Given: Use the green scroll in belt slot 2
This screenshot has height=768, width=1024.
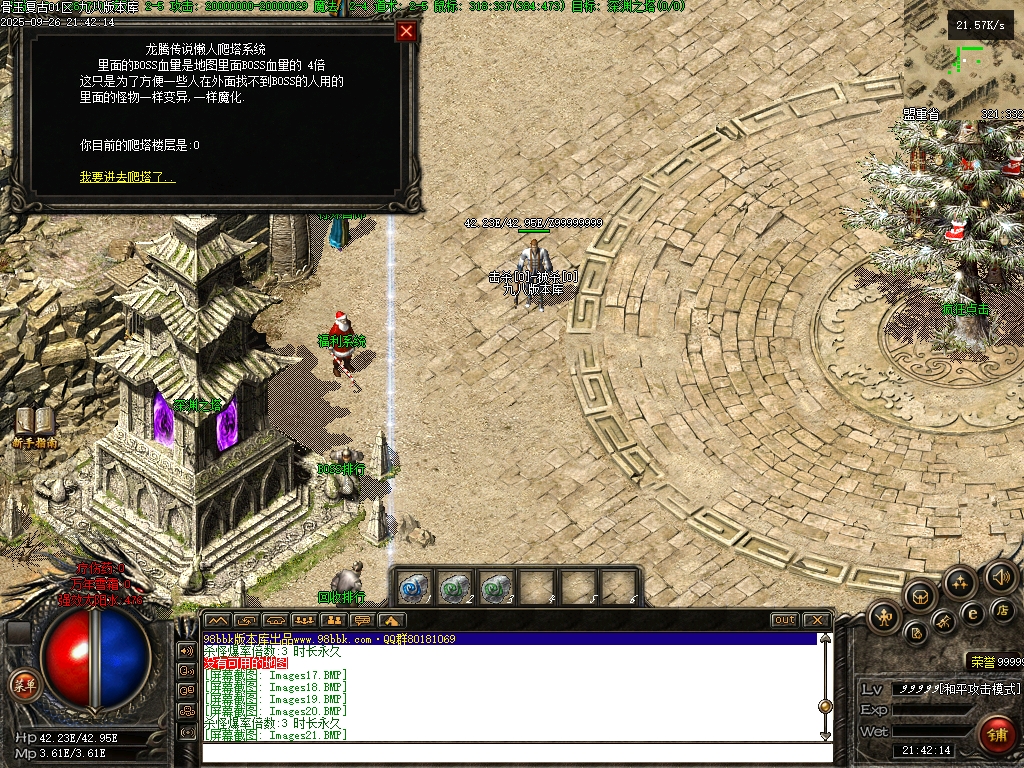Looking at the screenshot, I should click(x=456, y=587).
